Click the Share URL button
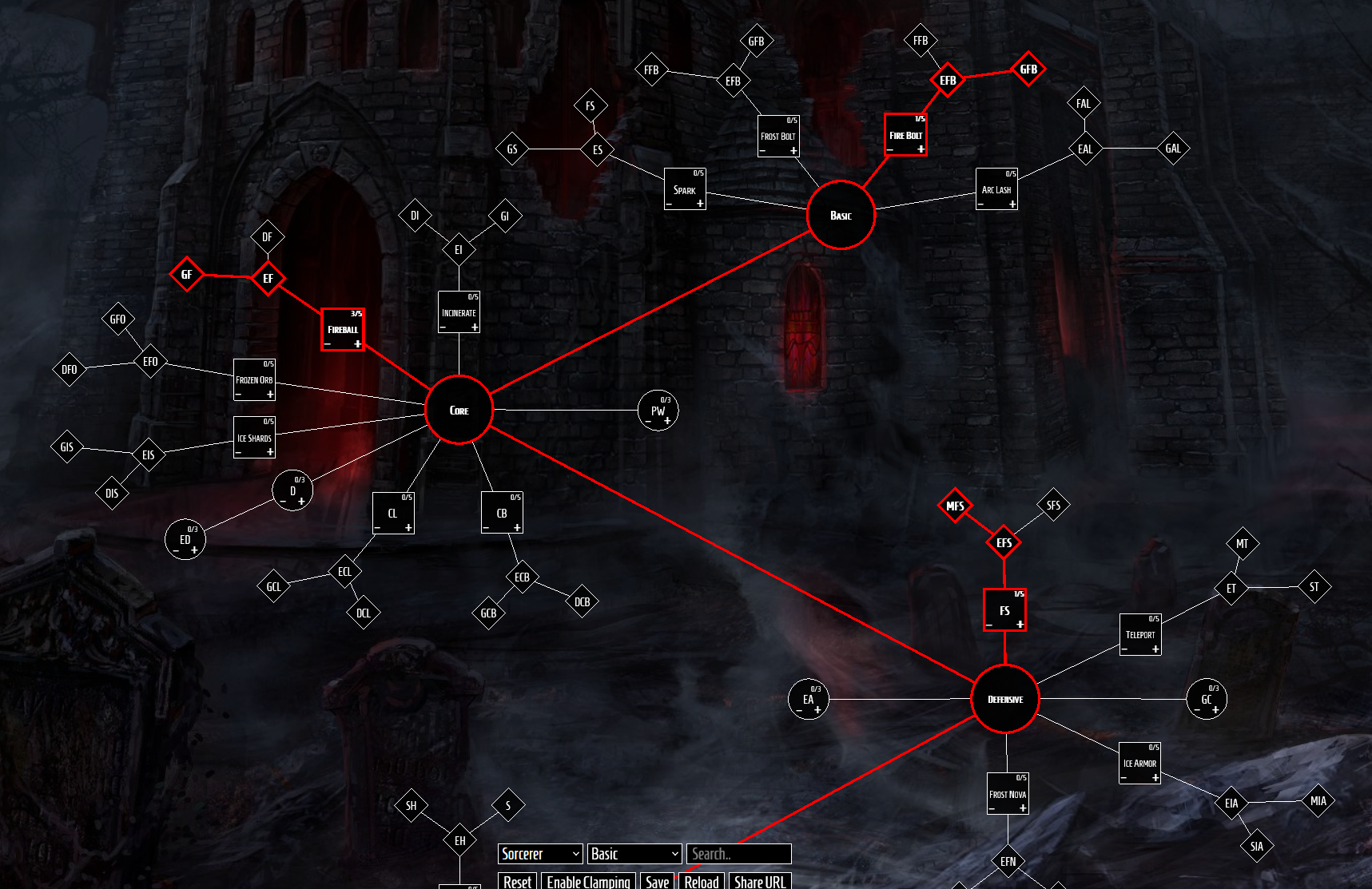Viewport: 1372px width, 889px height. pos(759,882)
